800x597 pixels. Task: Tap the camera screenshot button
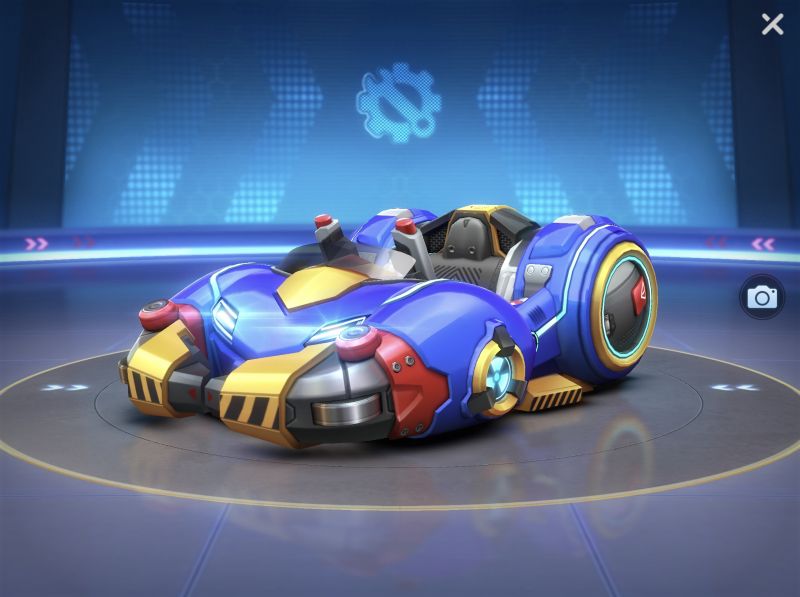pos(762,297)
